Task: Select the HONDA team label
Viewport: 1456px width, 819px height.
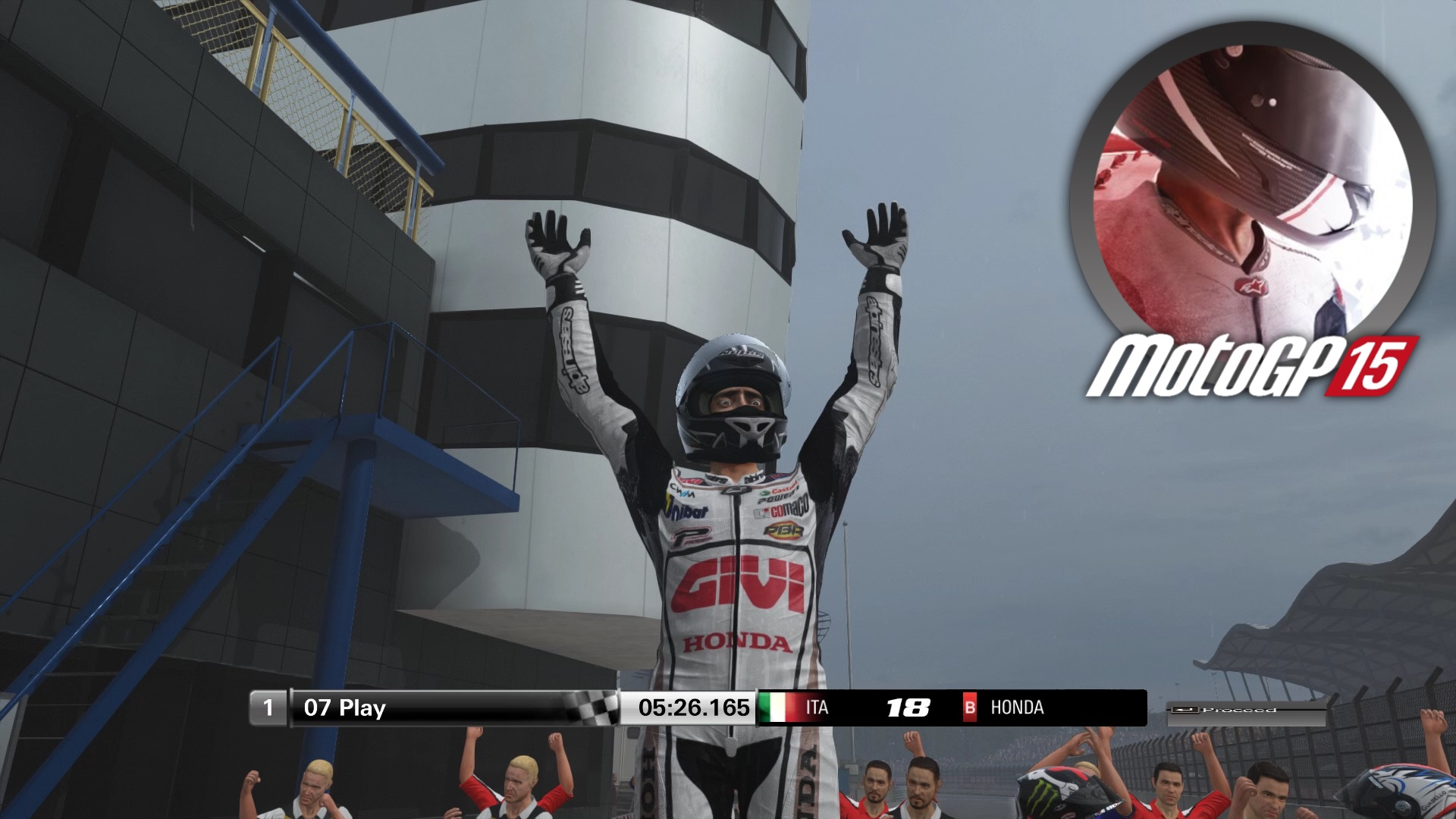Action: pos(1018,707)
